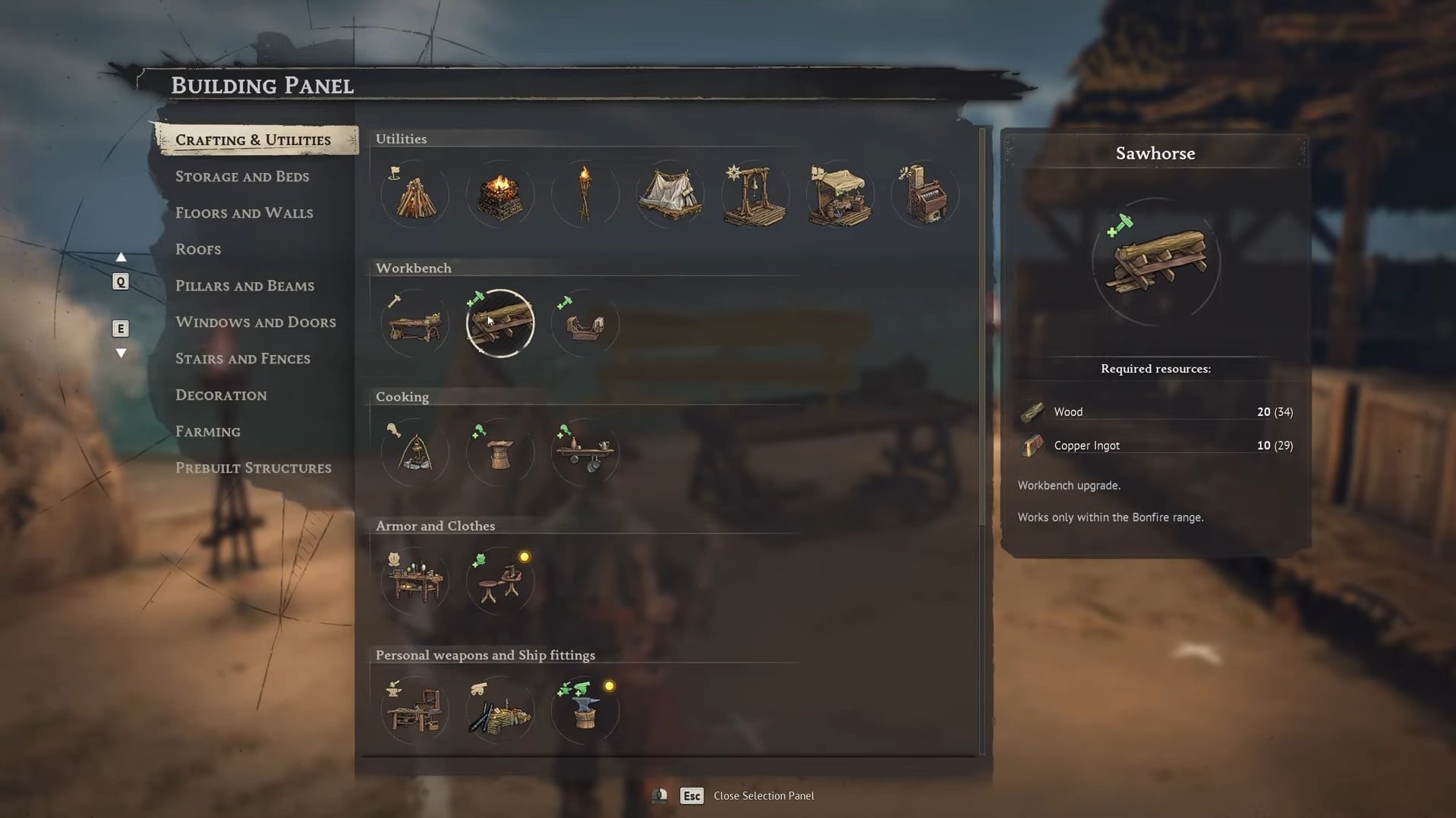Screen dimensions: 1456x818
Task: Select the Farming category
Action: click(x=207, y=432)
